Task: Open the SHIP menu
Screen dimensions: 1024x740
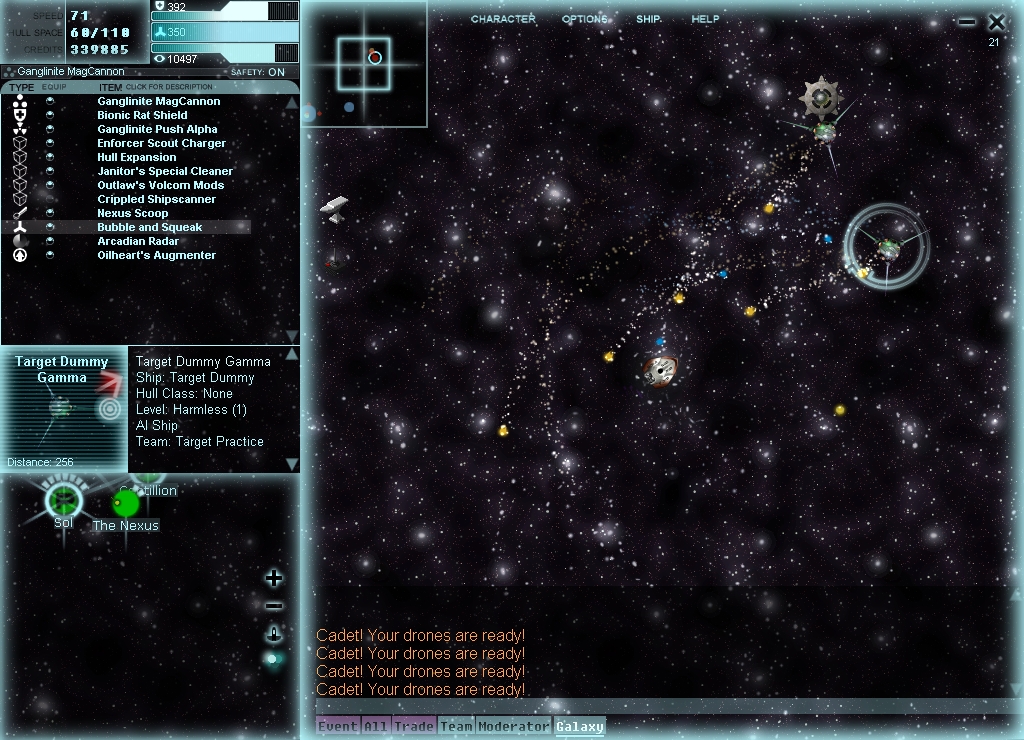Action: point(648,19)
